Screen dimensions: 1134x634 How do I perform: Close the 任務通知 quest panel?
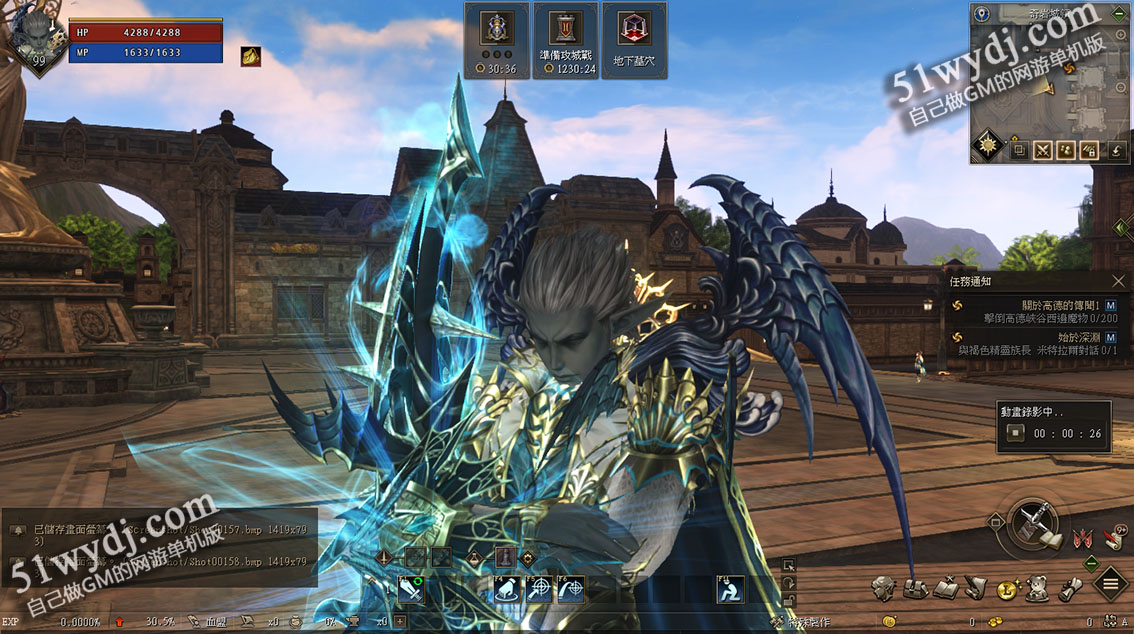(x=1118, y=282)
